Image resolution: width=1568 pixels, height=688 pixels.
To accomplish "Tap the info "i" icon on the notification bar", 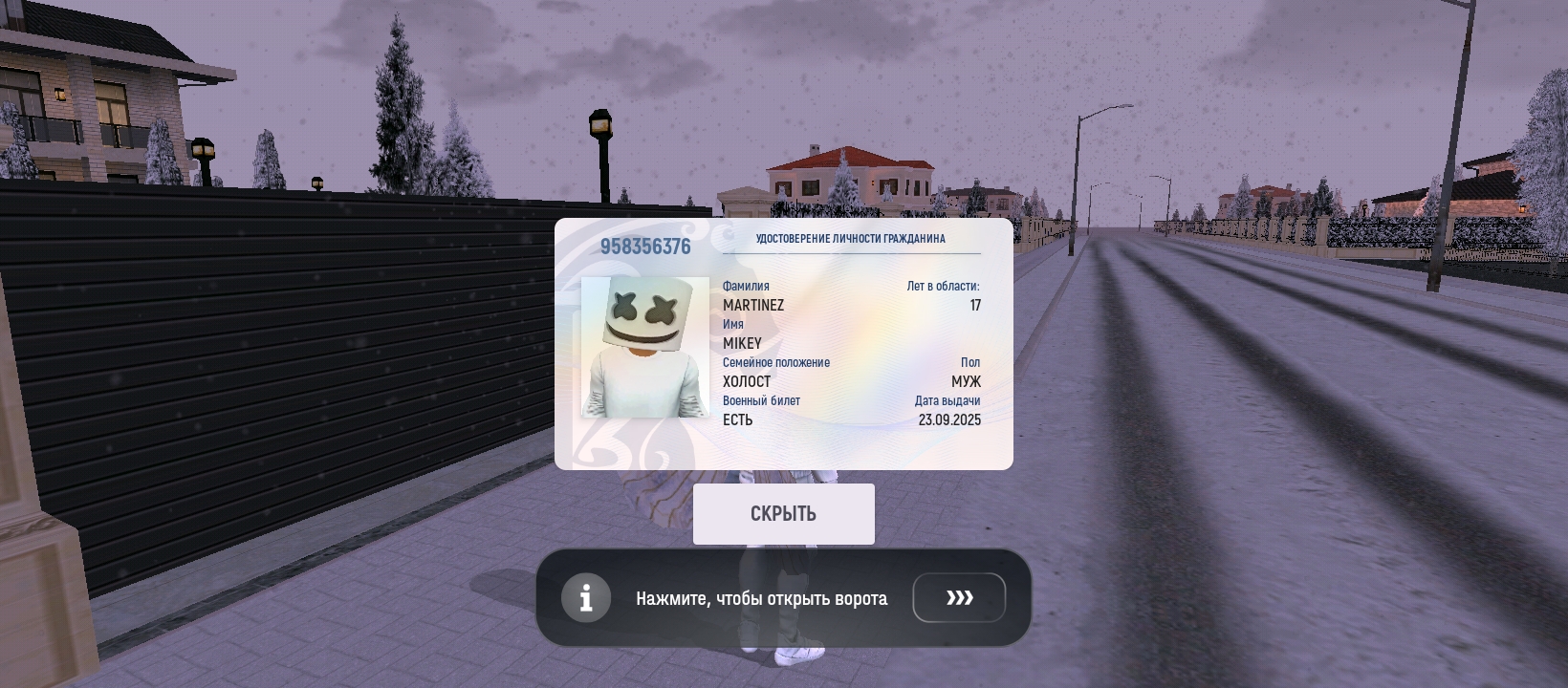I will point(586,597).
